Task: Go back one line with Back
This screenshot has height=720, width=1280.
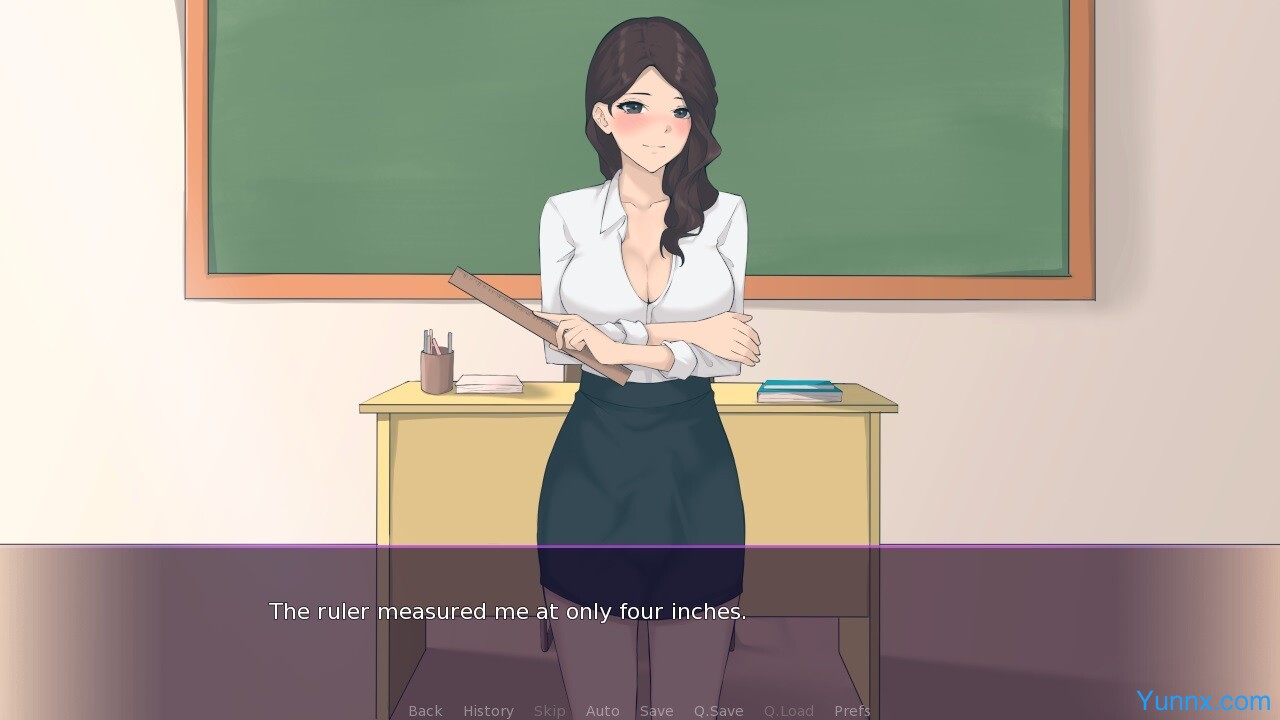Action: pyautogui.click(x=425, y=711)
